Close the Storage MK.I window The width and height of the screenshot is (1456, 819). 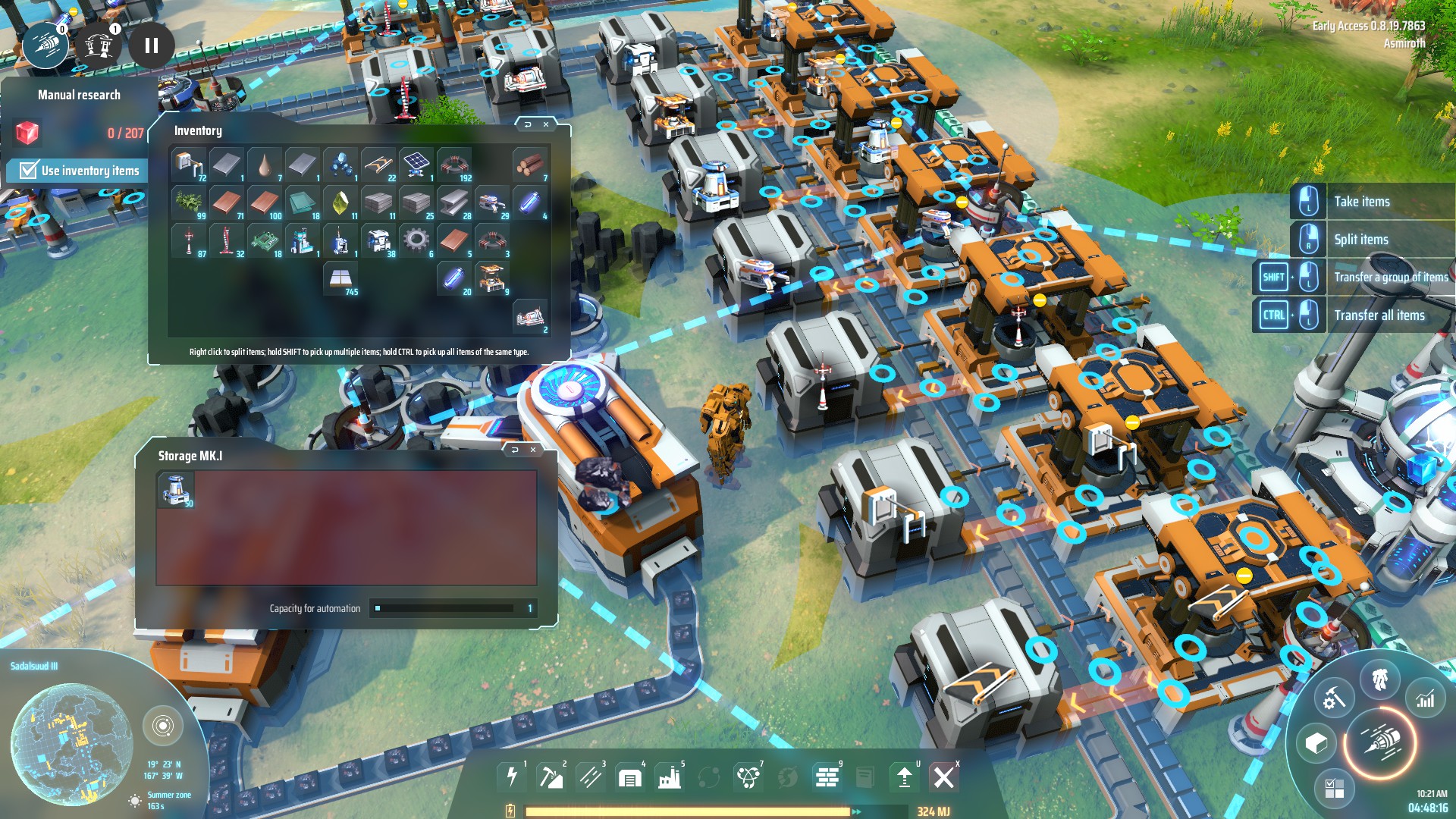[533, 450]
